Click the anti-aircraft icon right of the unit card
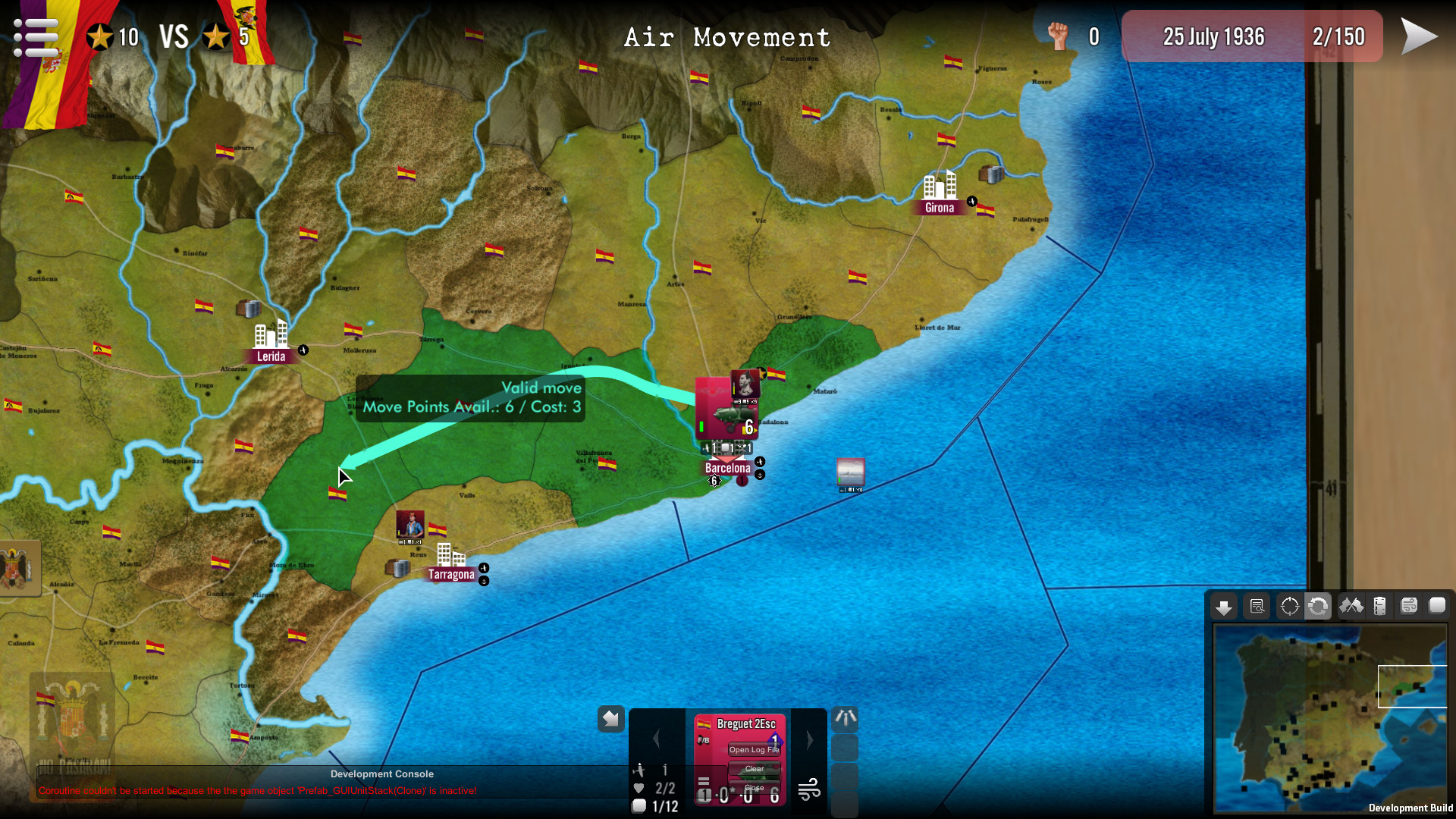 tap(846, 719)
